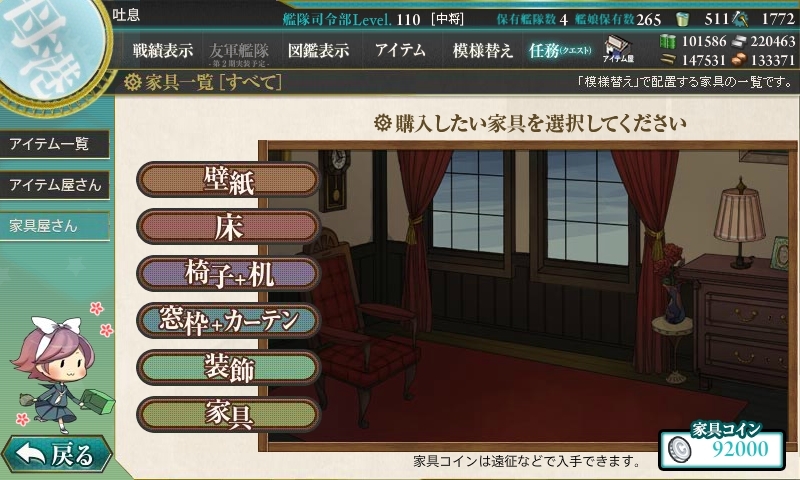Show the 図鑑表示 encyclopedia
This screenshot has height=480, width=800.
318,49
